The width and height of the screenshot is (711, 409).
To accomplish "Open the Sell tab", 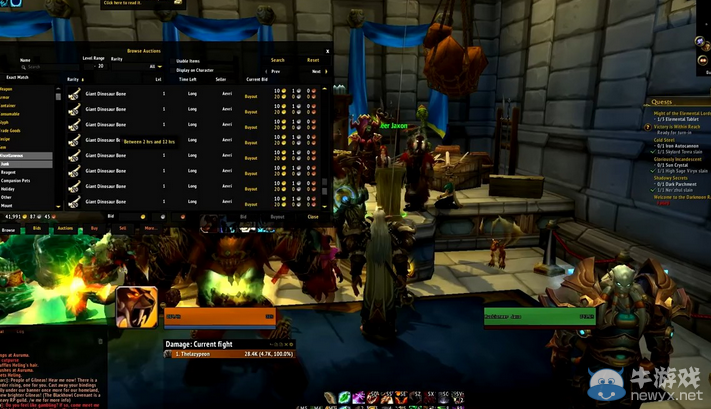I will coord(123,228).
